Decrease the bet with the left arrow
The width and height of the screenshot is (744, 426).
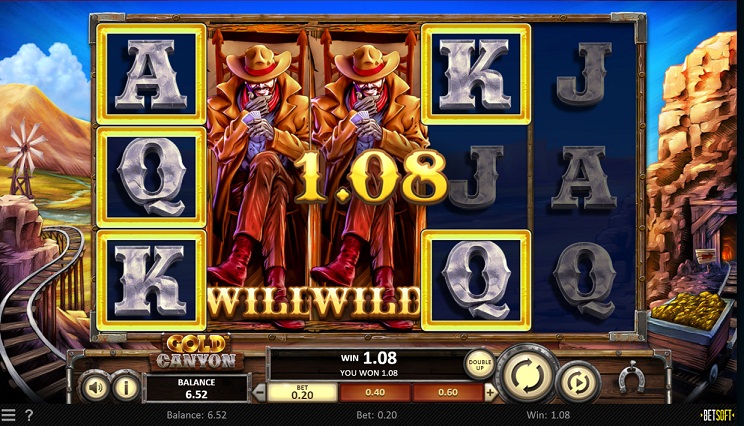(258, 393)
